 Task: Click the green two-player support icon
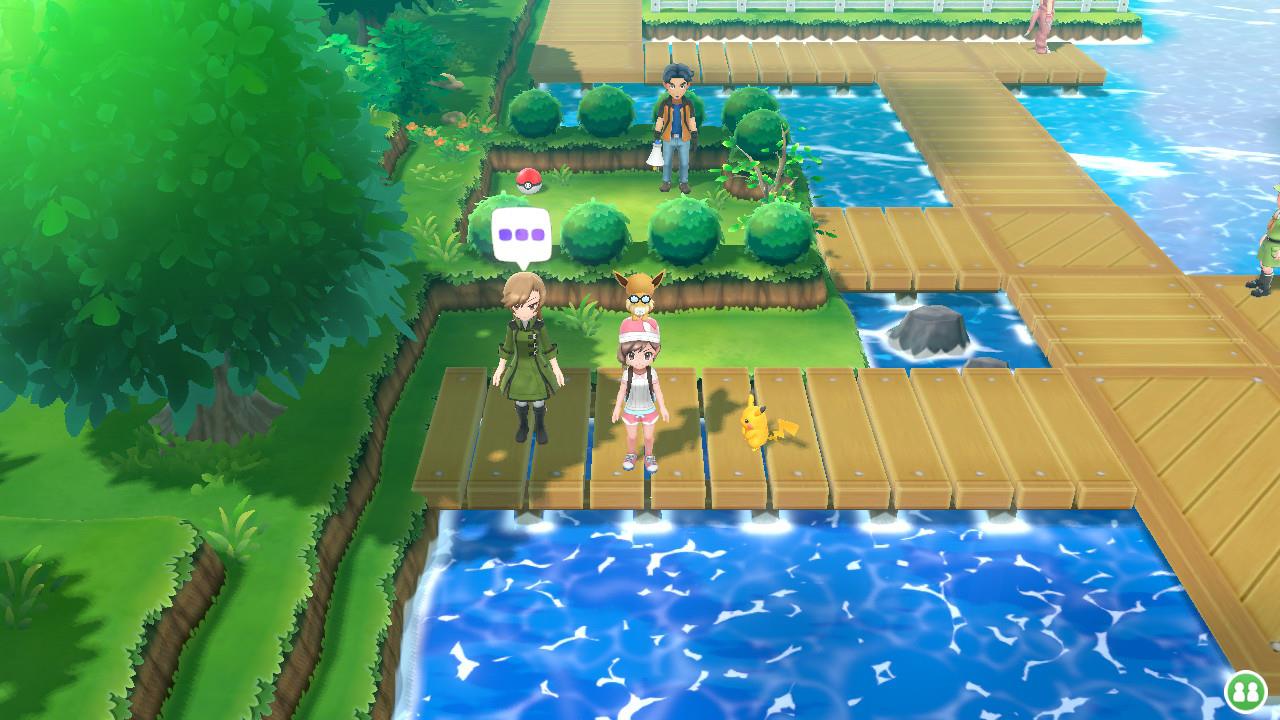(x=1246, y=689)
